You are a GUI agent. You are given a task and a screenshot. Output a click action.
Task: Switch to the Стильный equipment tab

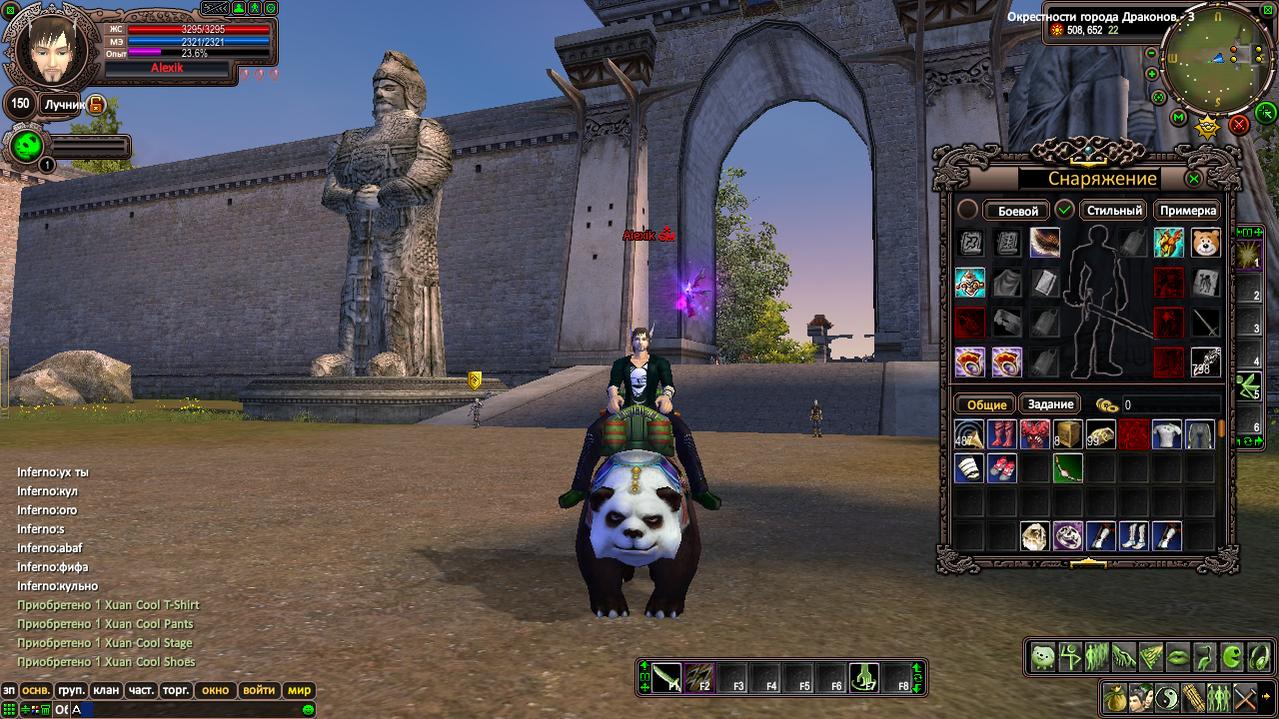[1114, 211]
